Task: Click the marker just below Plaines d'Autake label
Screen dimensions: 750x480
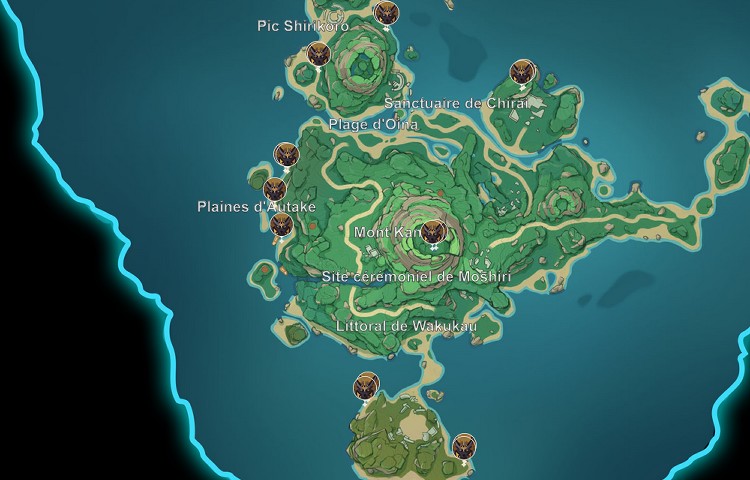Action: point(282,225)
